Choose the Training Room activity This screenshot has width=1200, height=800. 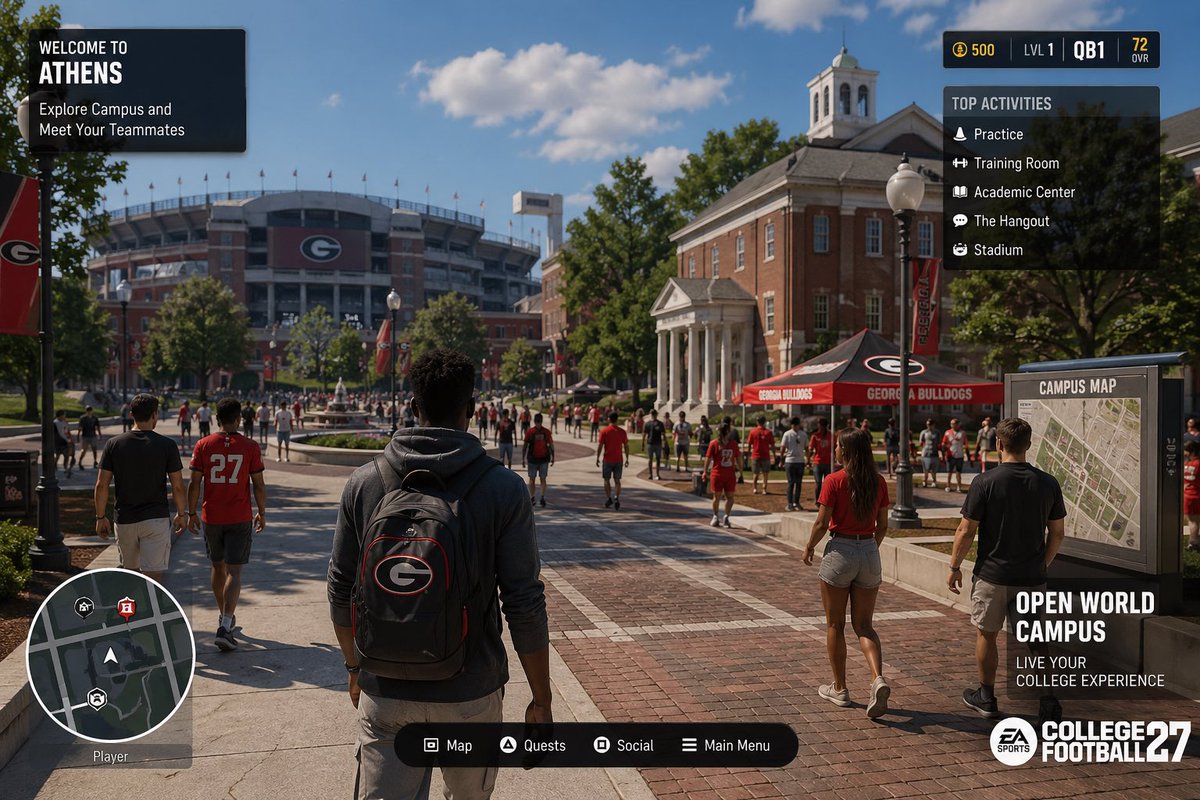(x=1015, y=163)
